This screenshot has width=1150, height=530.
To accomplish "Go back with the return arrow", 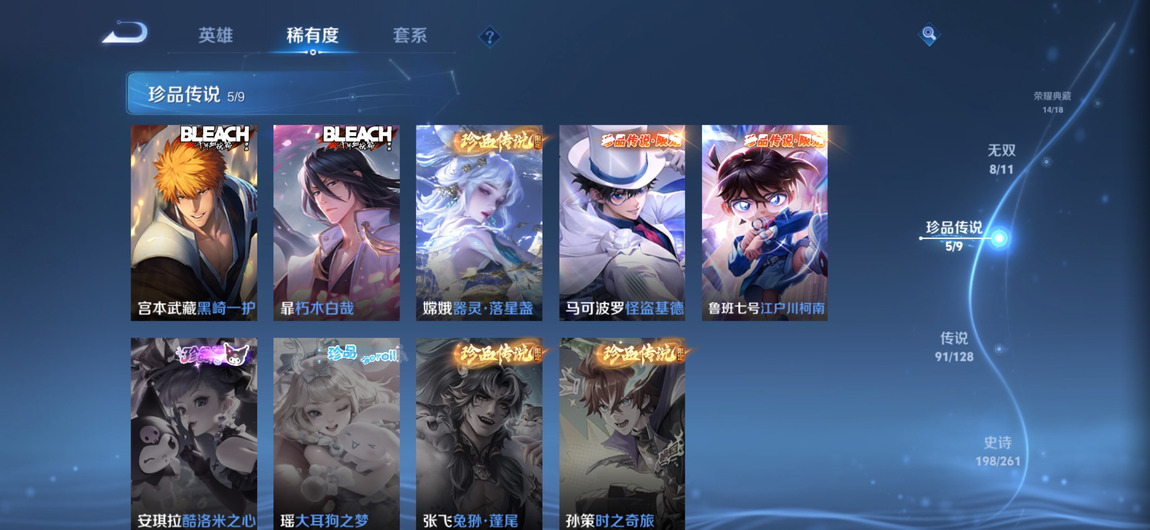I will 125,34.
